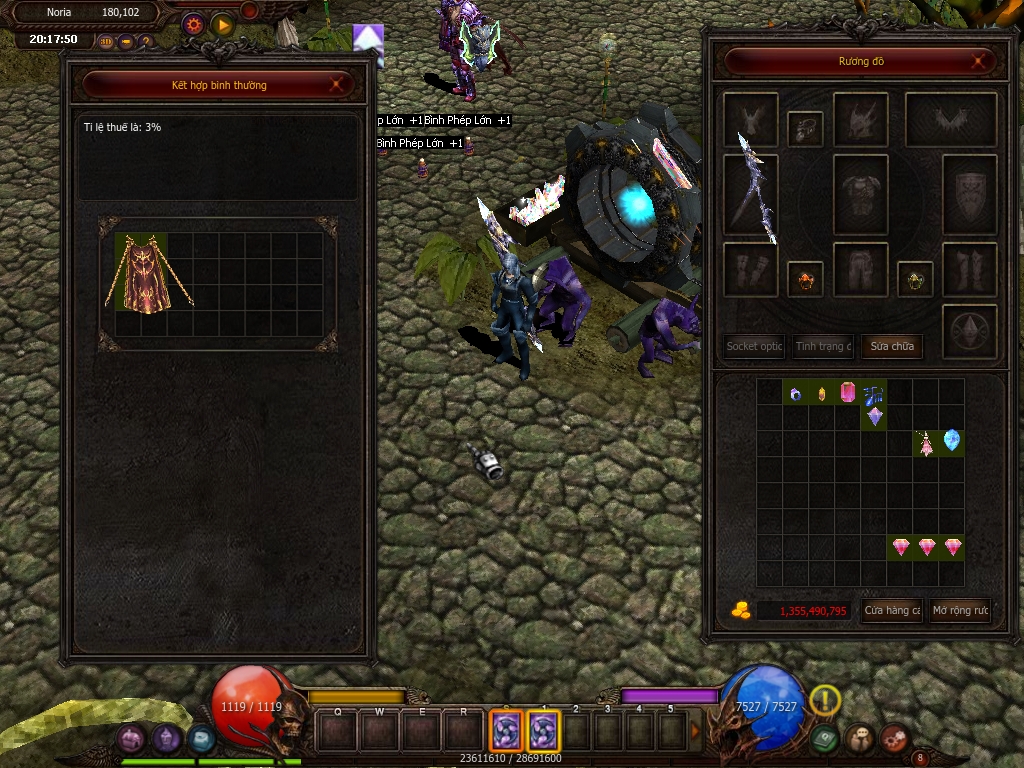Select the pink rectangular gem in inventory
Image resolution: width=1024 pixels, height=768 pixels.
(848, 392)
